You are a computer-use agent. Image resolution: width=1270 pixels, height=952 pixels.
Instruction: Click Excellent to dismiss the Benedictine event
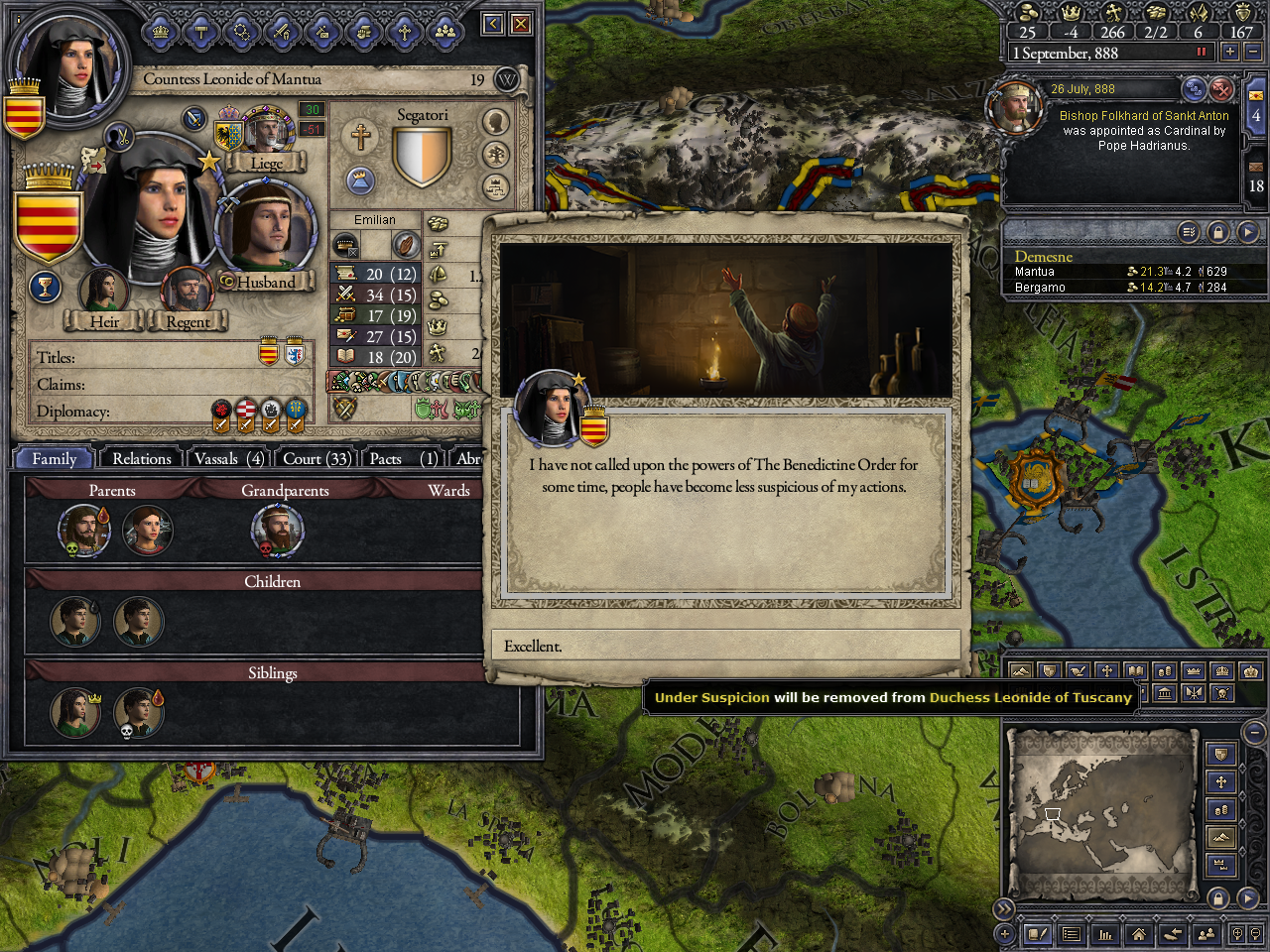(x=725, y=646)
